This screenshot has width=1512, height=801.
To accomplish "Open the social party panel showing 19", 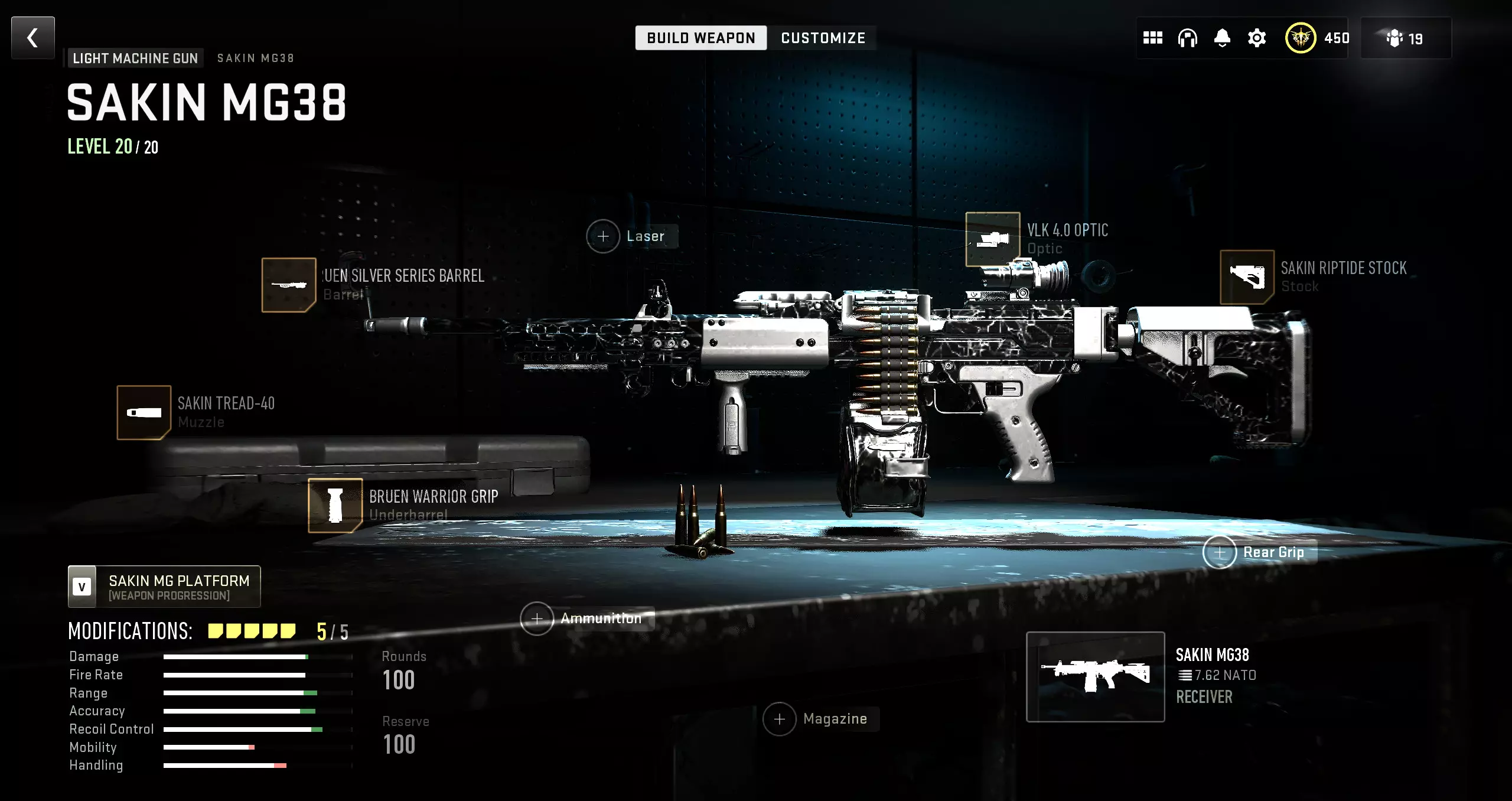I will (1406, 38).
